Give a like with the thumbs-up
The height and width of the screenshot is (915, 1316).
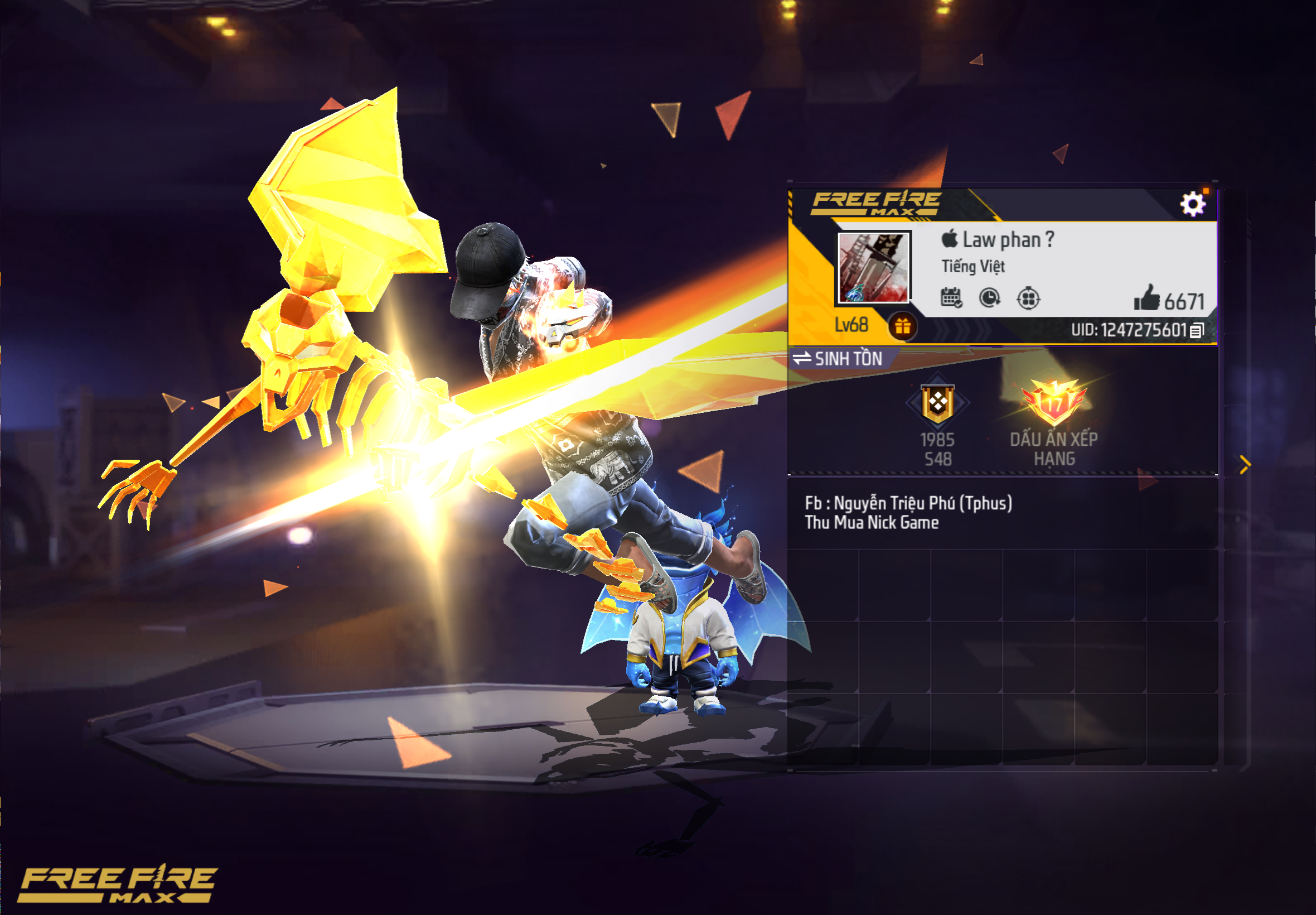point(1146,298)
